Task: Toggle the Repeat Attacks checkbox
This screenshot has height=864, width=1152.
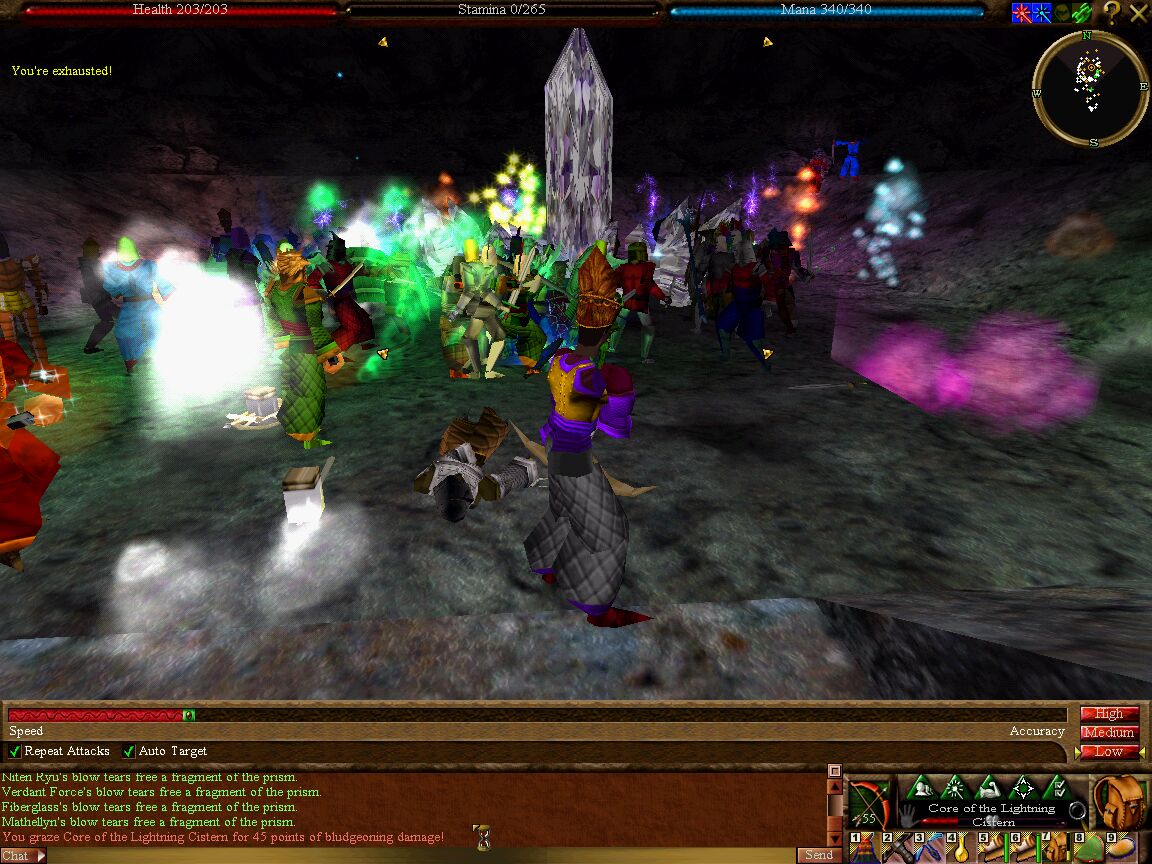Action: (x=15, y=751)
